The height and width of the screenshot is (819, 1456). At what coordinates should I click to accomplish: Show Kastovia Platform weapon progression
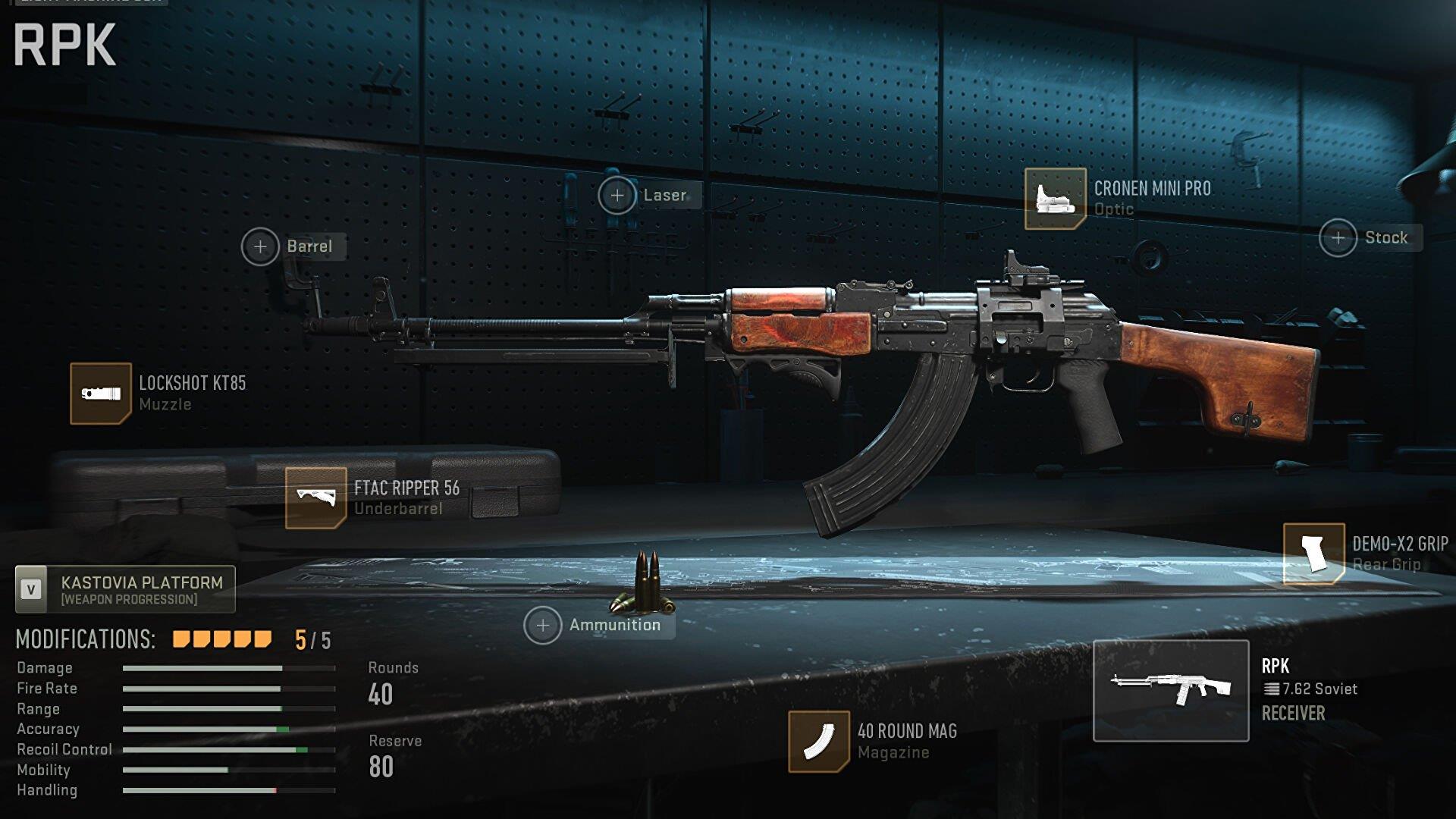[x=126, y=589]
